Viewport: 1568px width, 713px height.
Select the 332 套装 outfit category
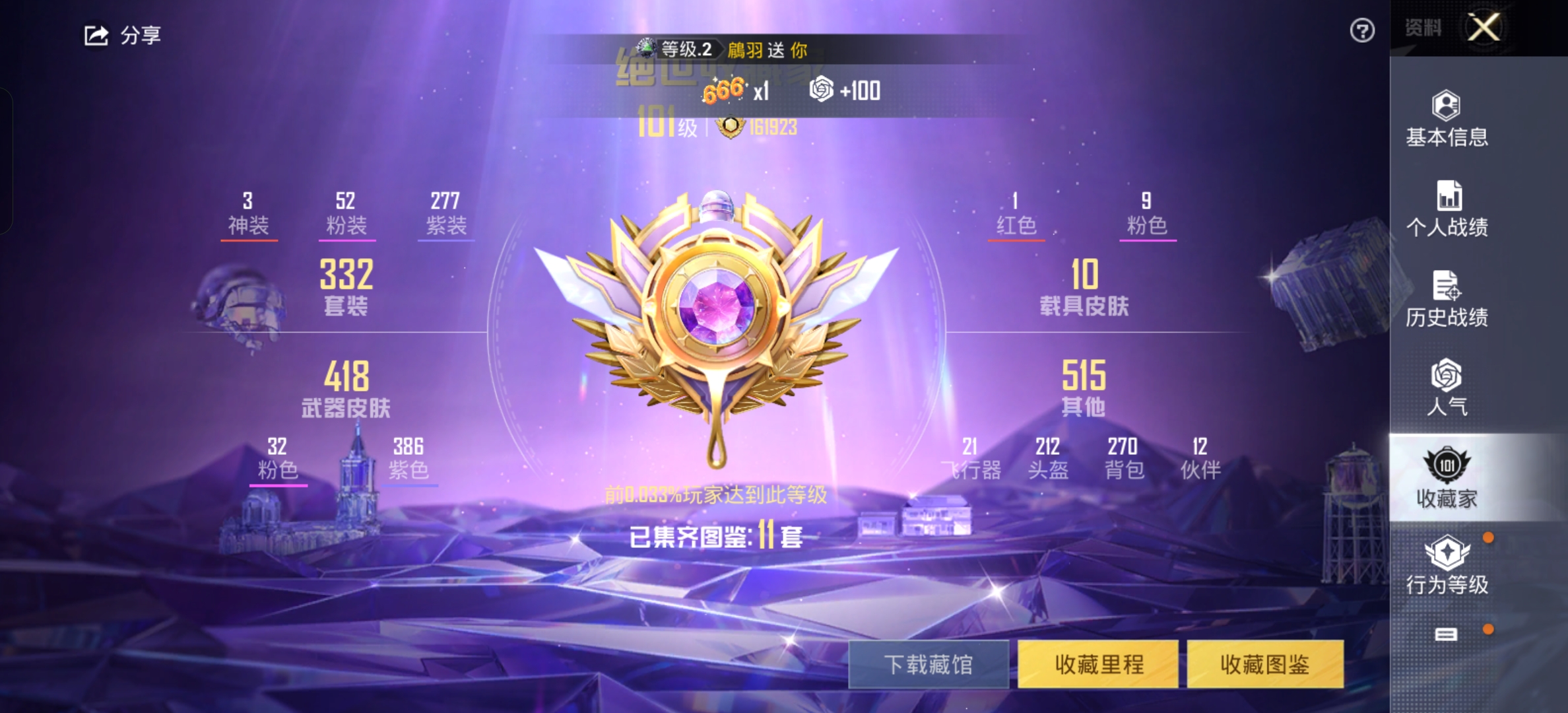(x=346, y=287)
